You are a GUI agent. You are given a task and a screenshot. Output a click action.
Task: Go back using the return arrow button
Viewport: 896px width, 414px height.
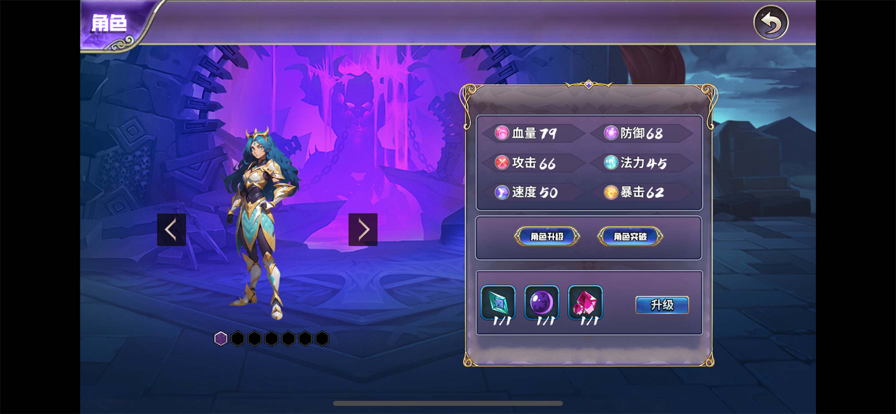click(x=770, y=23)
